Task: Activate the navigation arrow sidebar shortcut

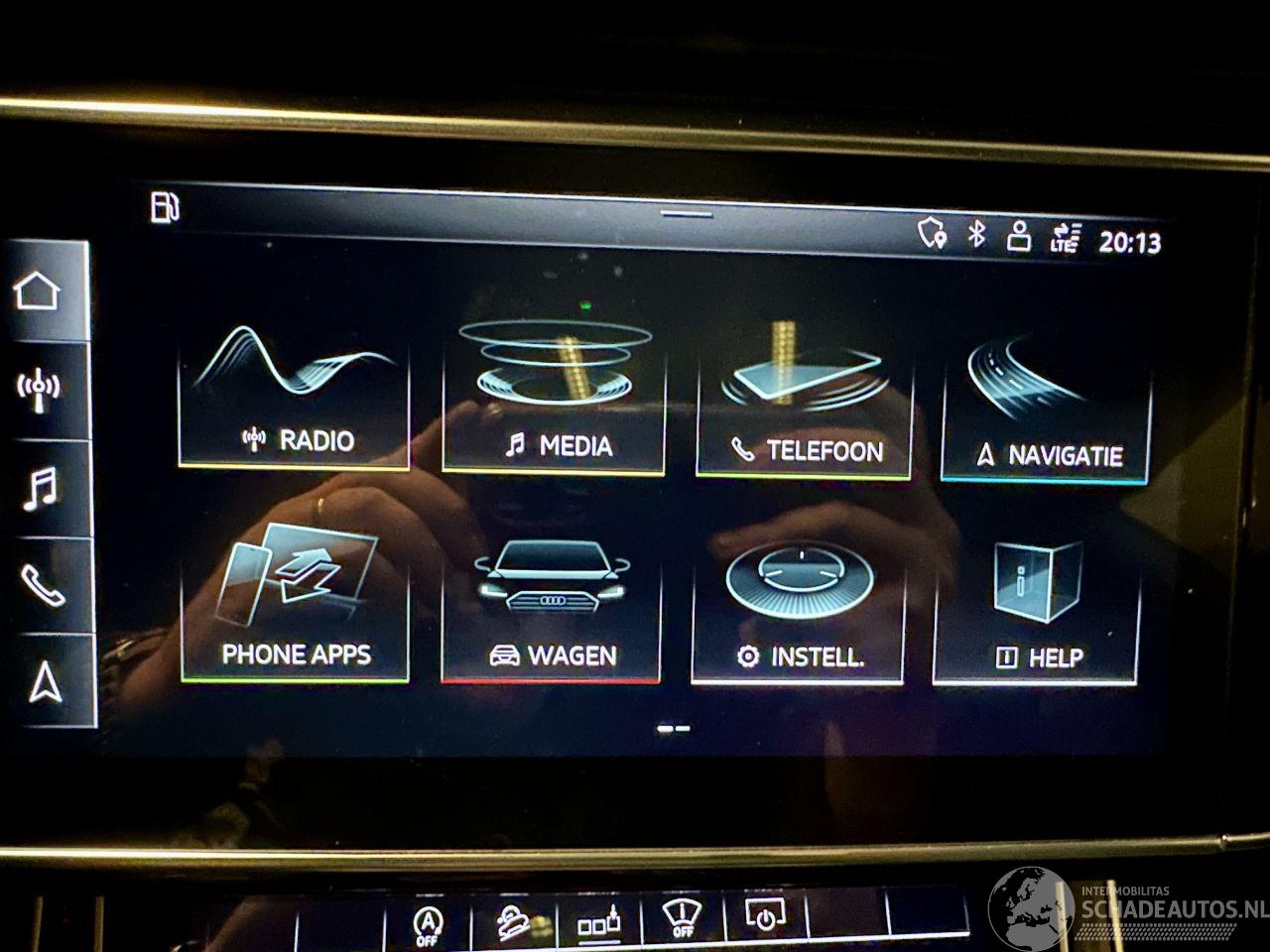Action: [x=45, y=681]
